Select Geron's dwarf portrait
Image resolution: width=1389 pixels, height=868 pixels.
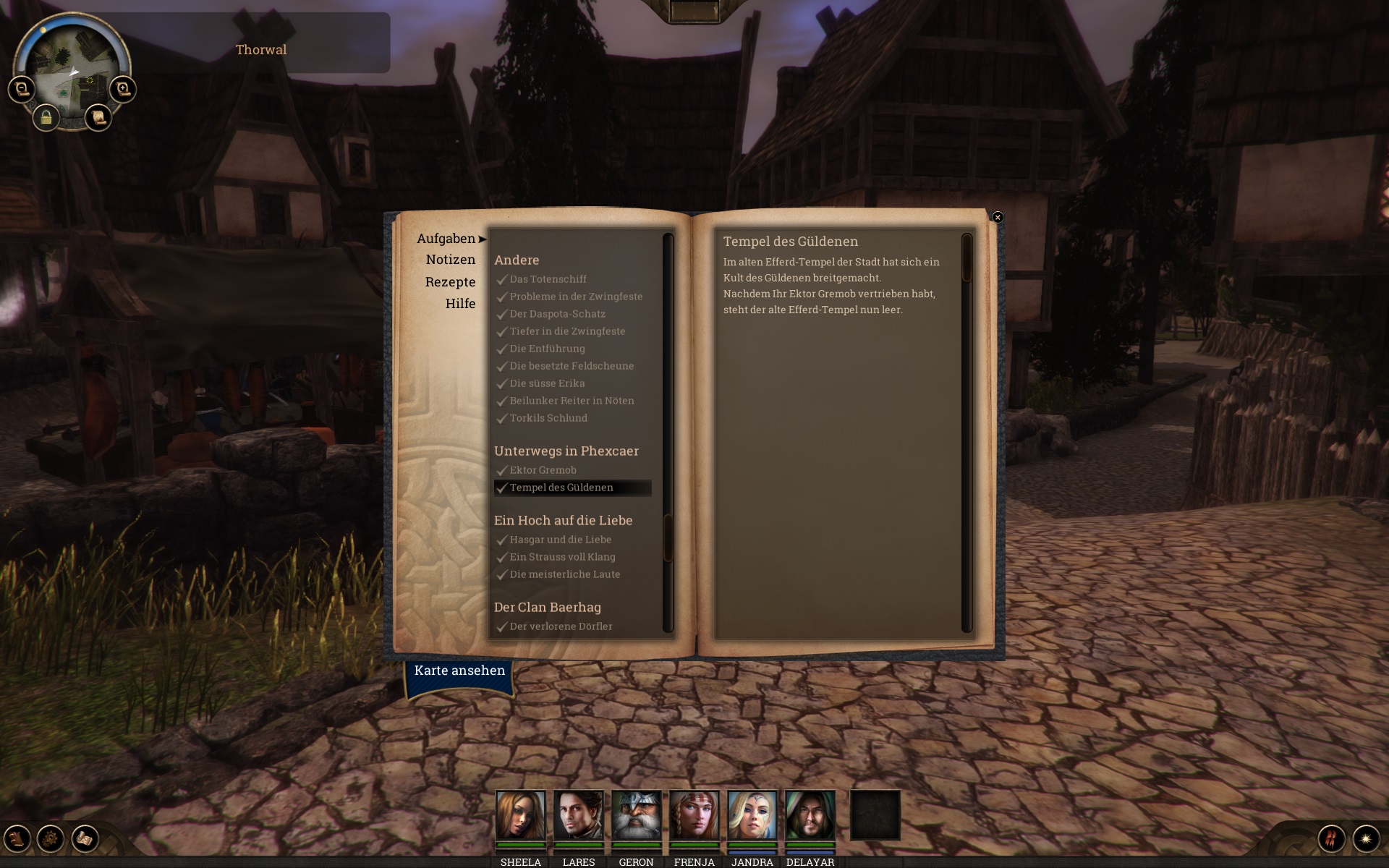pos(636,814)
